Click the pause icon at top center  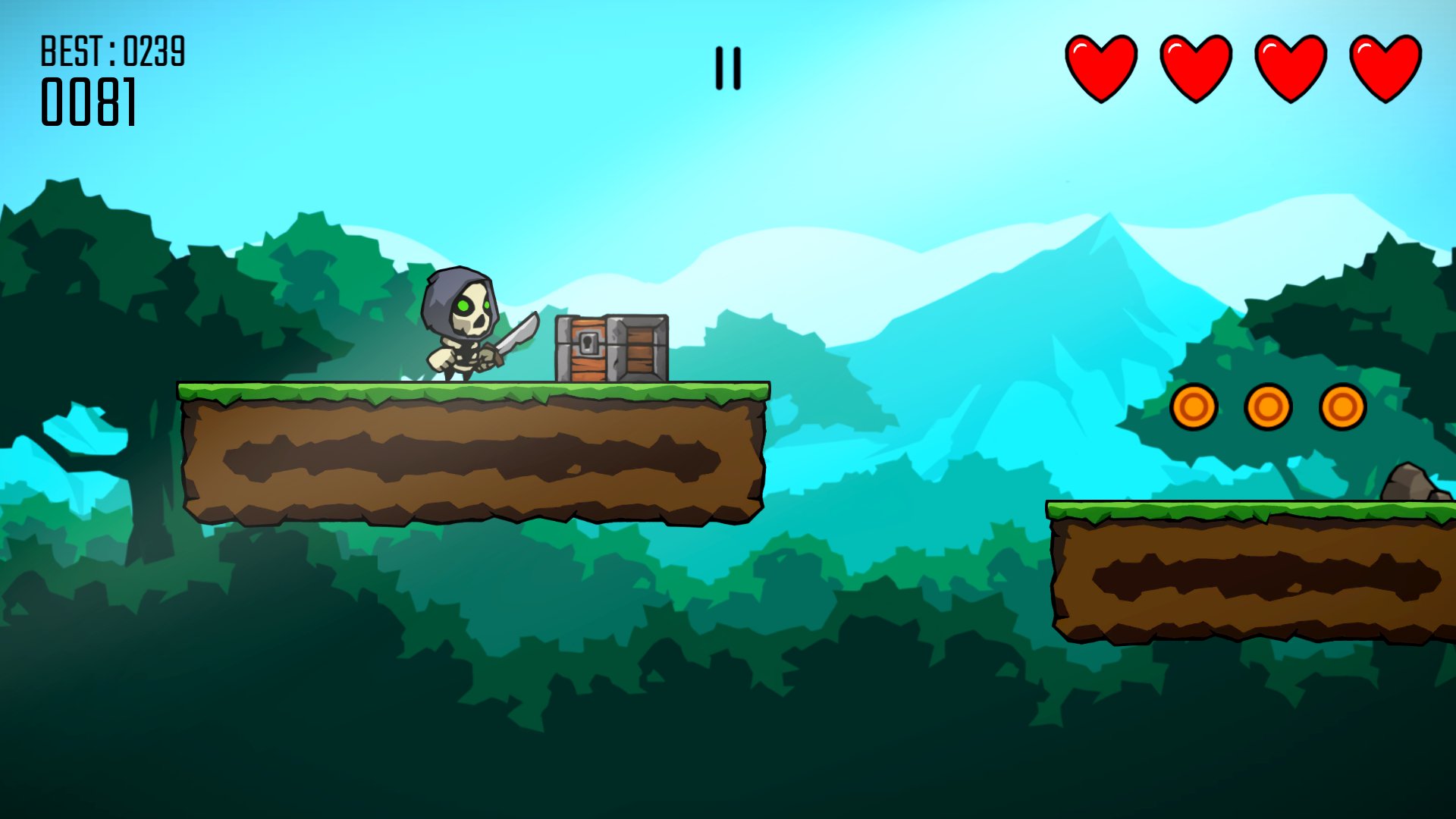tap(727, 67)
